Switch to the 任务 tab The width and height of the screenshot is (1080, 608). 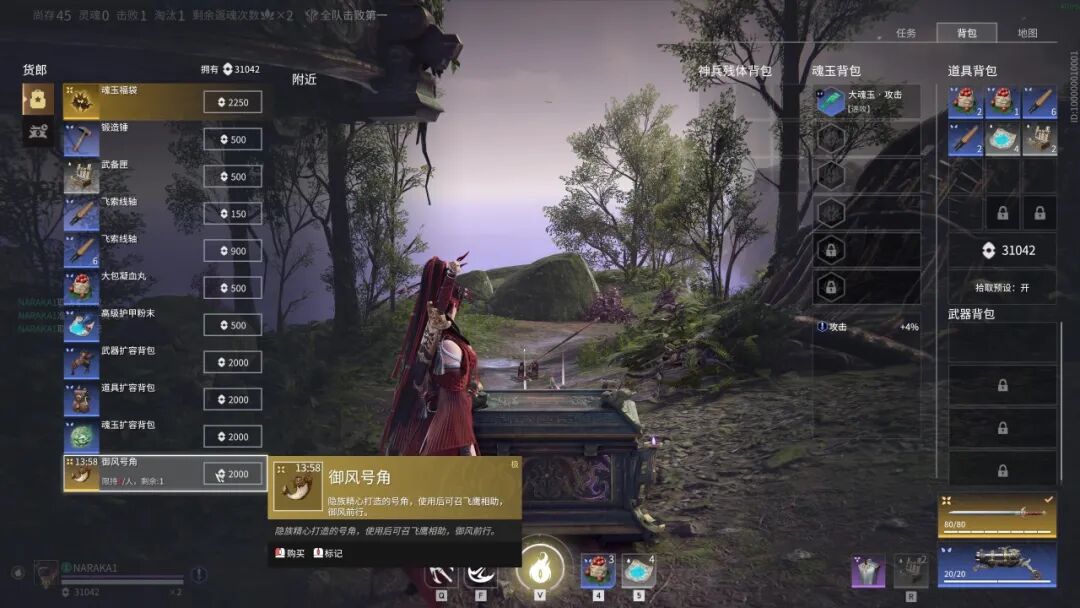906,33
